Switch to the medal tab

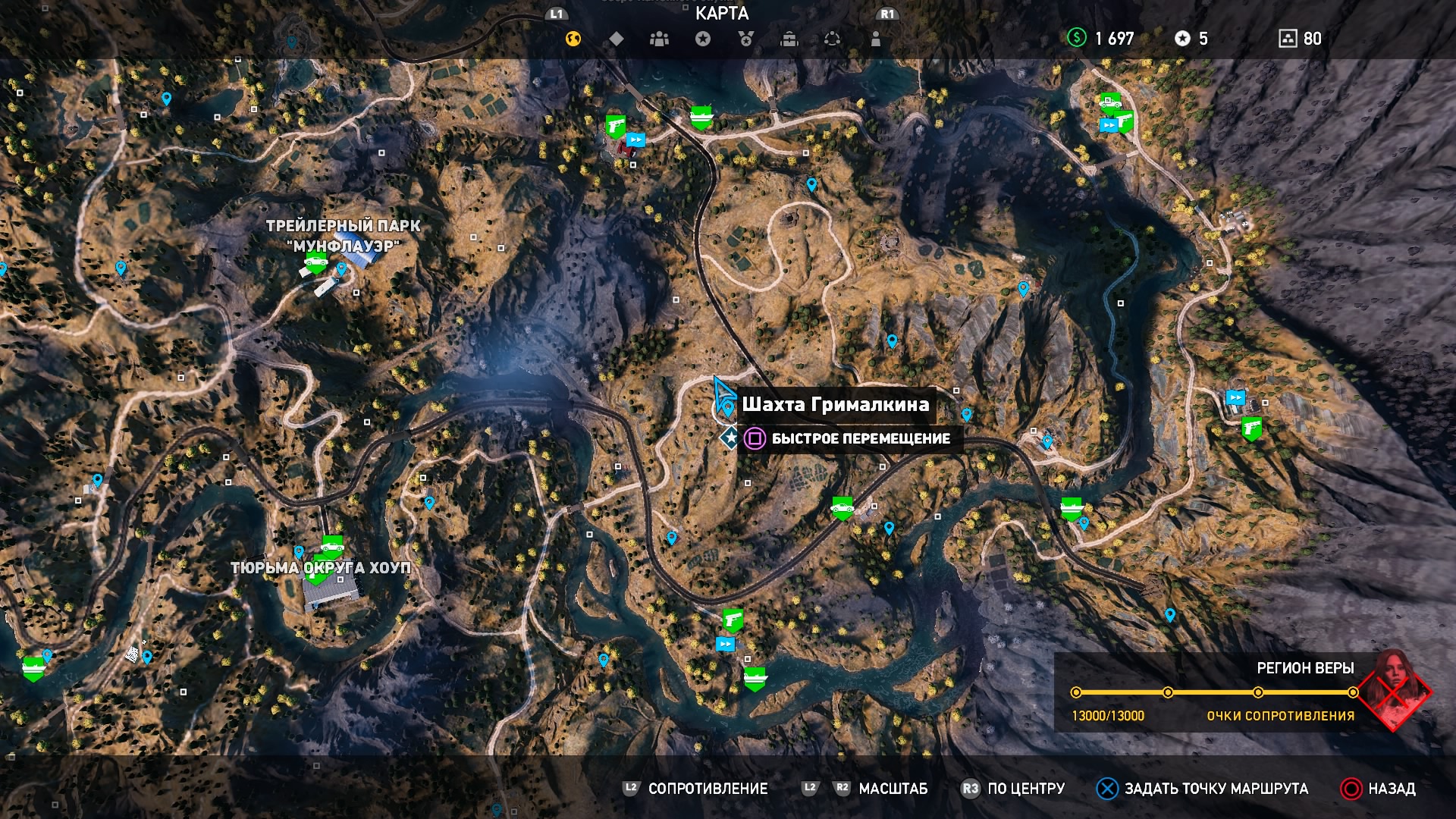(746, 39)
